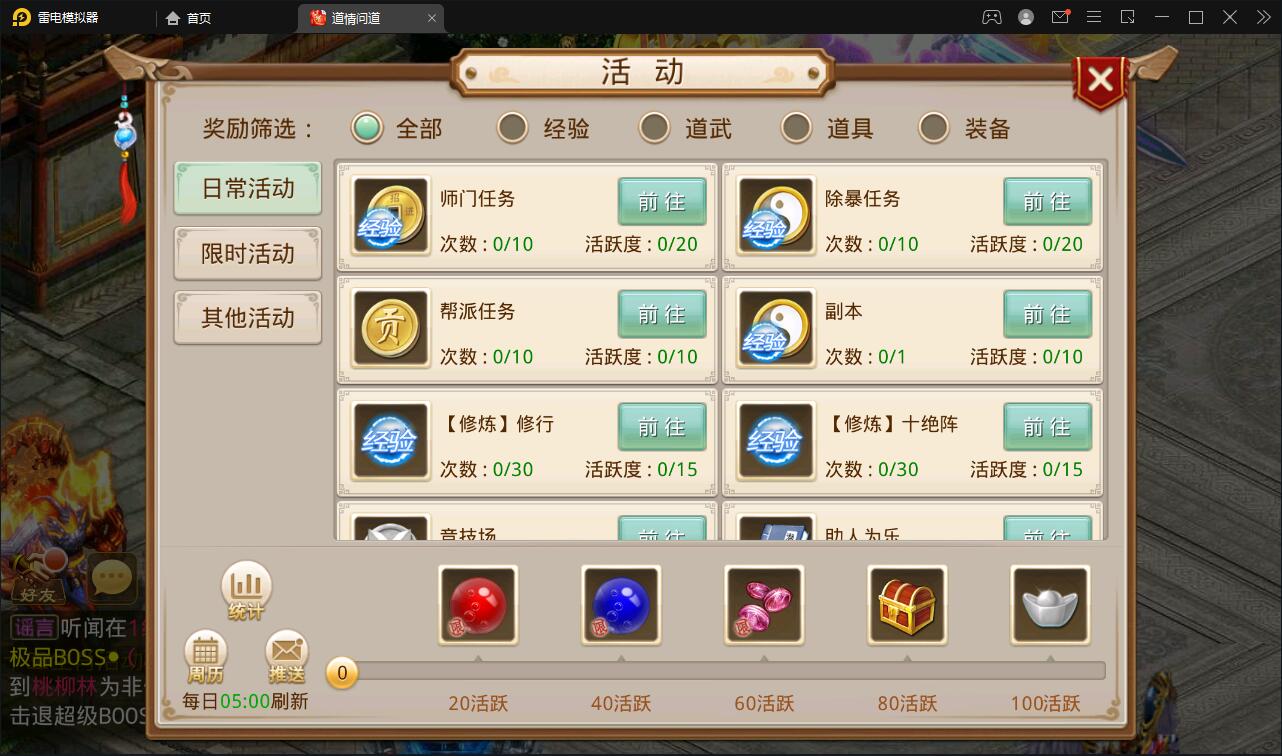Click 前往 for 【修炼】修行
1282x756 pixels.
click(x=662, y=427)
